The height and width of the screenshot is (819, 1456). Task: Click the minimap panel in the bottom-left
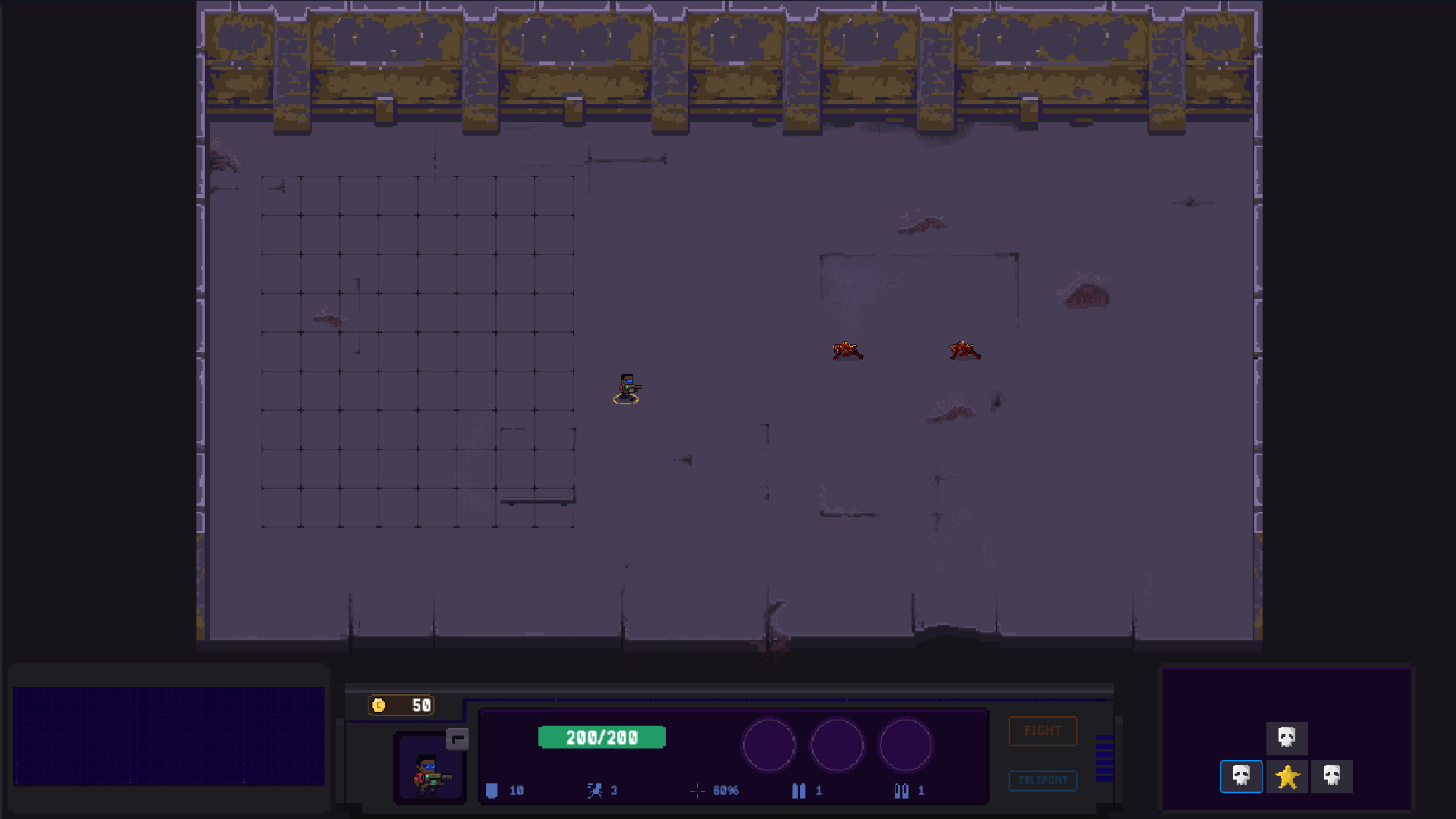click(168, 737)
